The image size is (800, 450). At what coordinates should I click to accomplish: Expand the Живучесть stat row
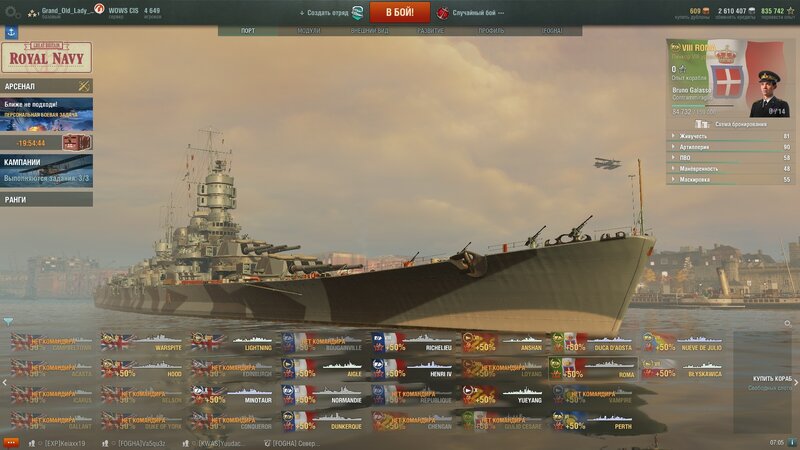pos(730,136)
